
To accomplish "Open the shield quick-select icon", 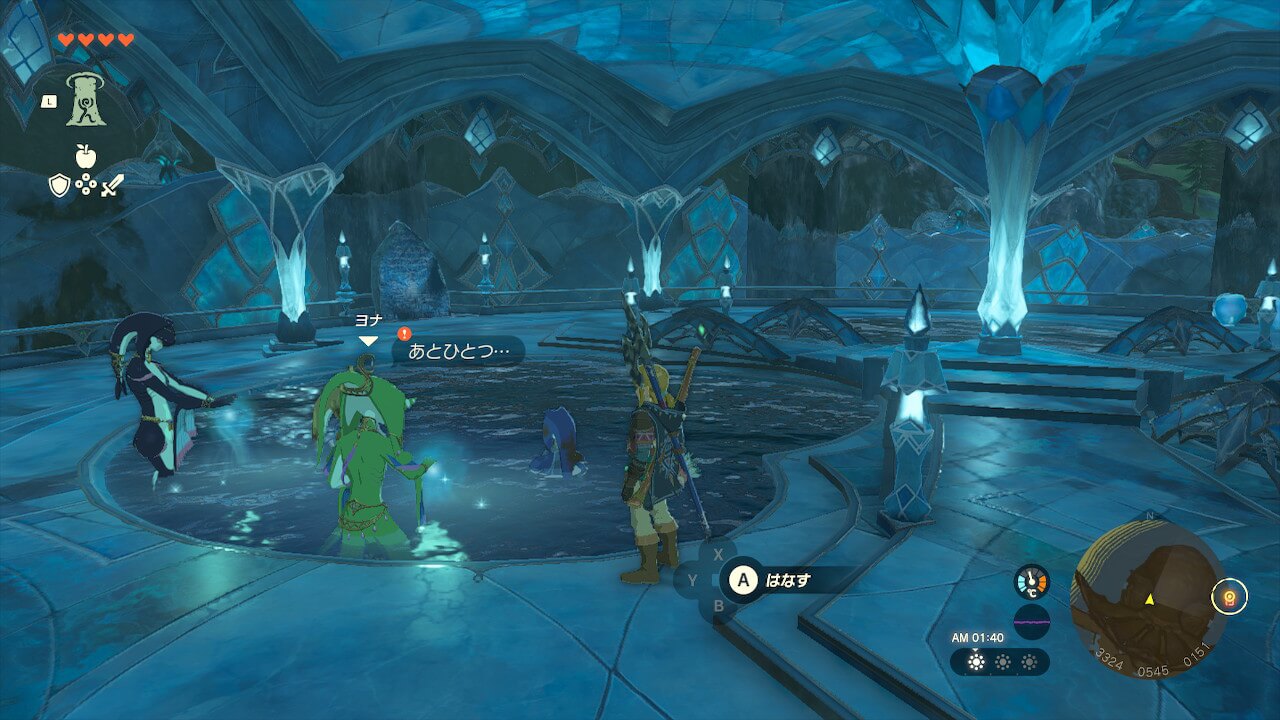I will click(x=59, y=184).
